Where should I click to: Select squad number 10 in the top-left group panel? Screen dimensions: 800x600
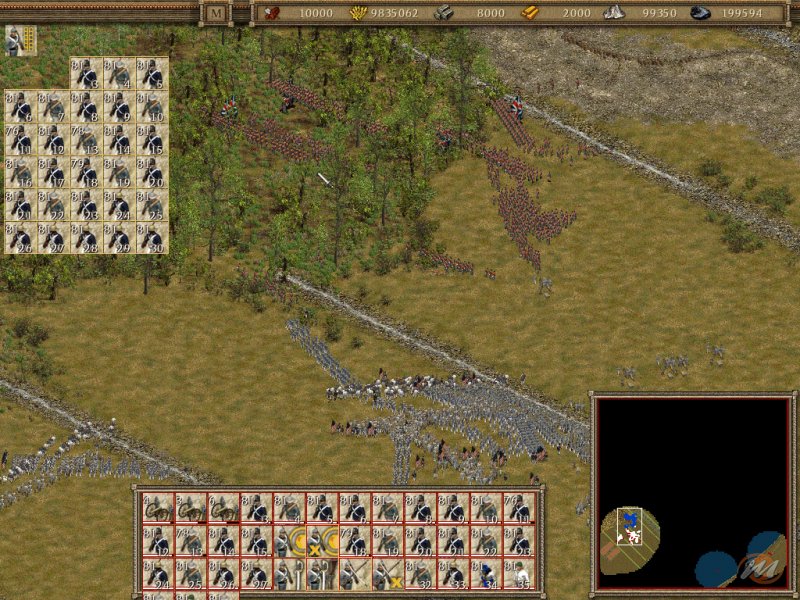pyautogui.click(x=152, y=106)
